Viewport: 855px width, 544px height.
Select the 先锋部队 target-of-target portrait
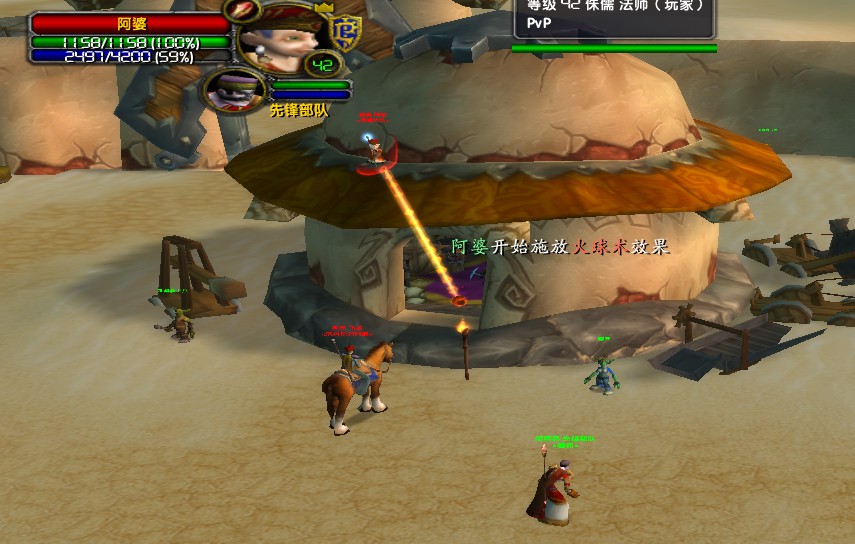tap(235, 90)
